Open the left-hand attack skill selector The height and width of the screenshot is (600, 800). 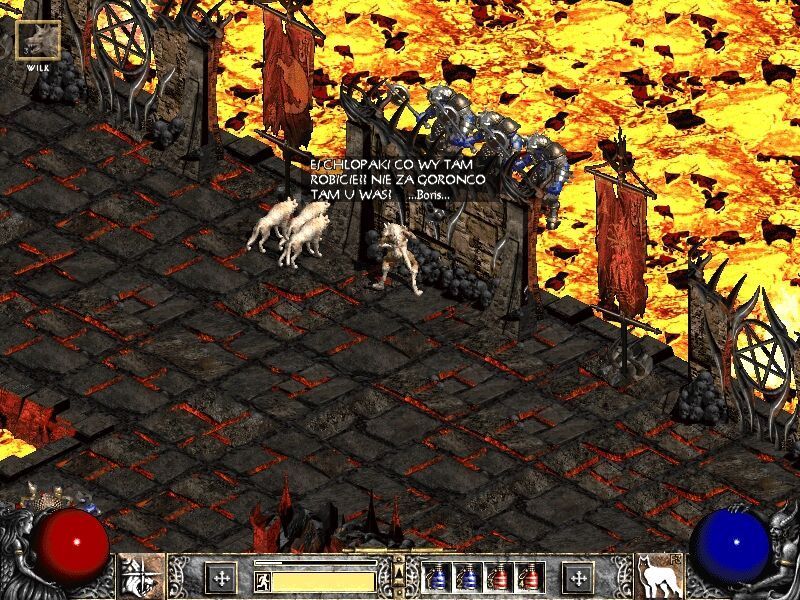pyautogui.click(x=141, y=576)
